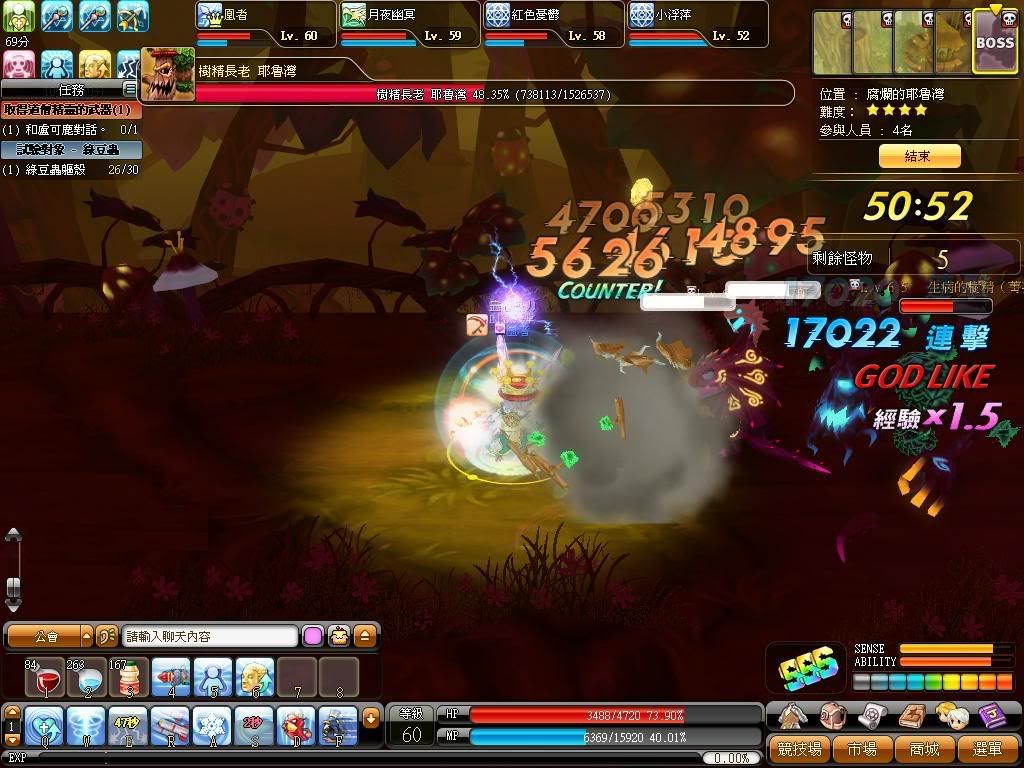Select party member 凰者 frame
1024x768 pixels.
coord(265,25)
